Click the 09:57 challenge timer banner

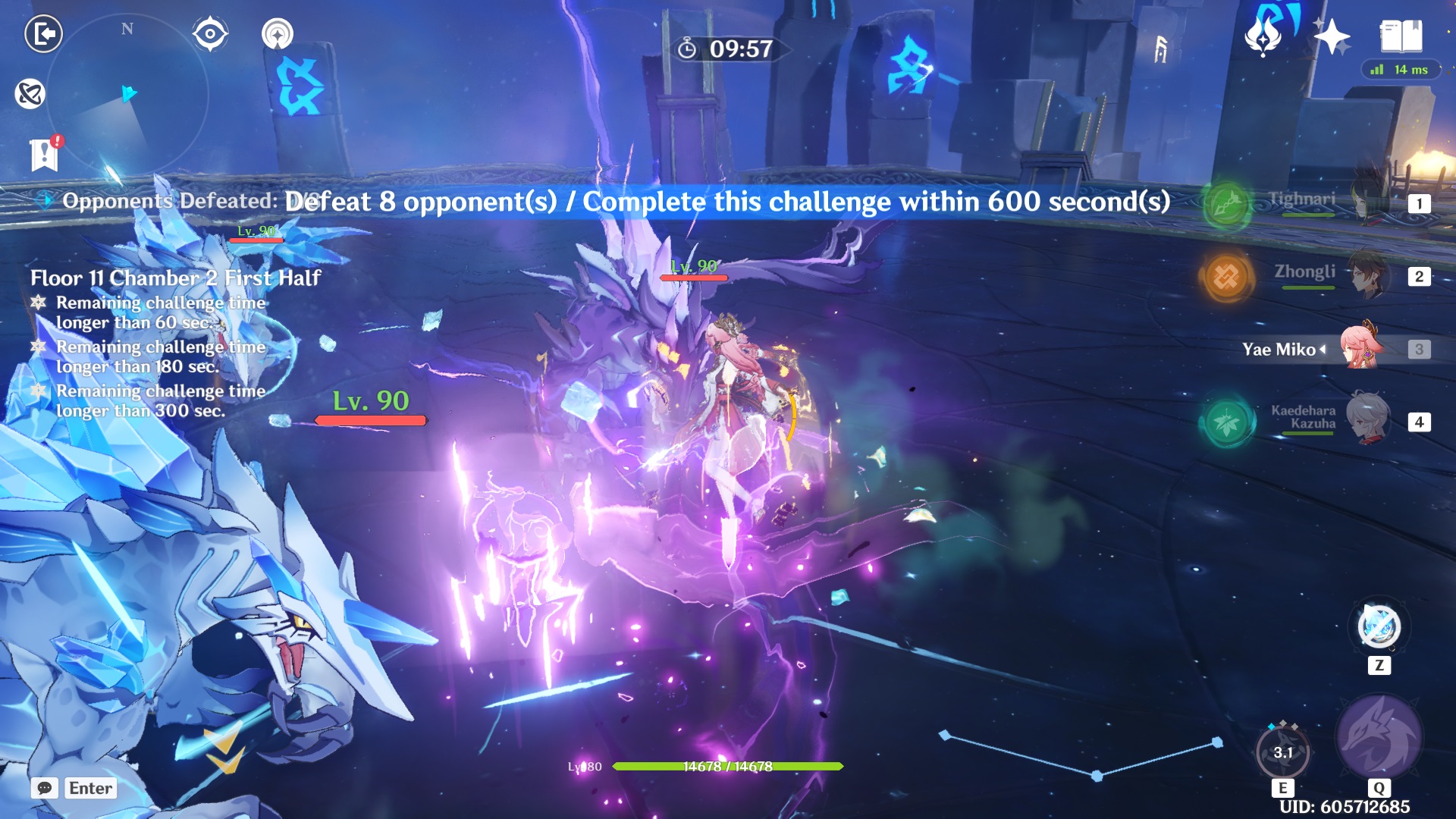(726, 49)
